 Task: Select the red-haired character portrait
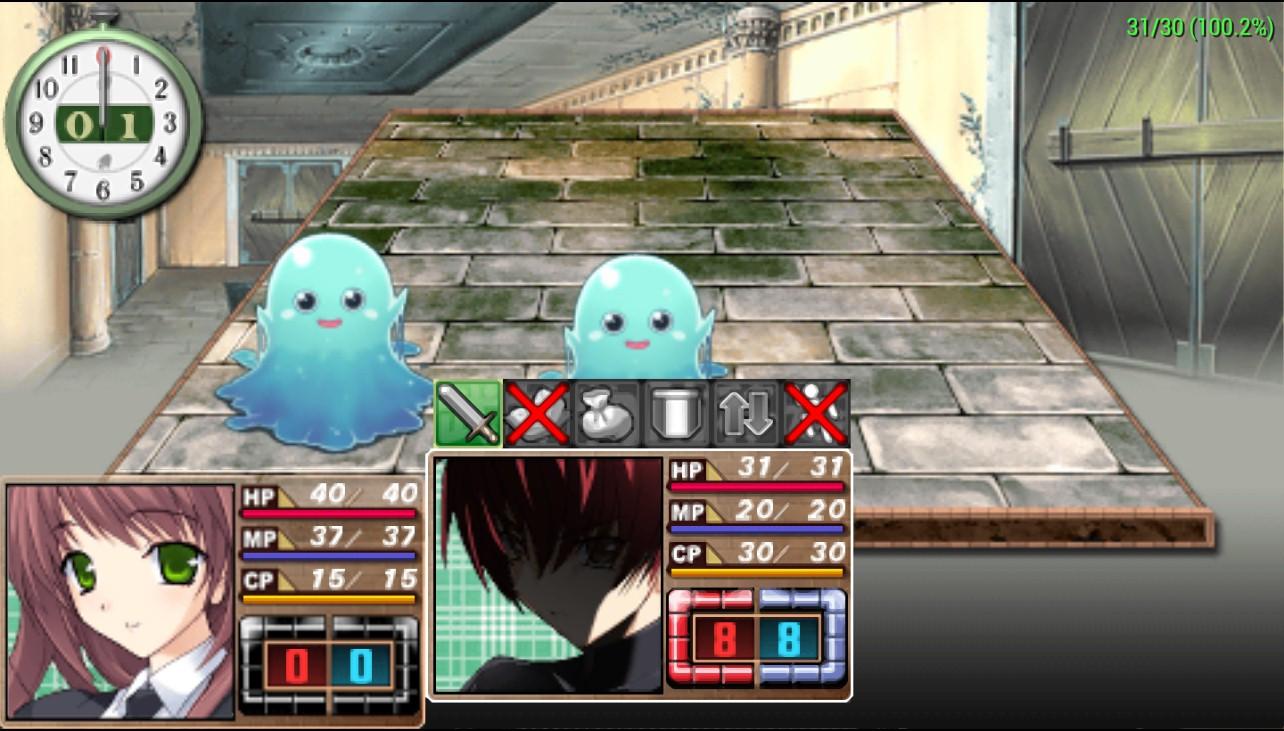coord(549,575)
